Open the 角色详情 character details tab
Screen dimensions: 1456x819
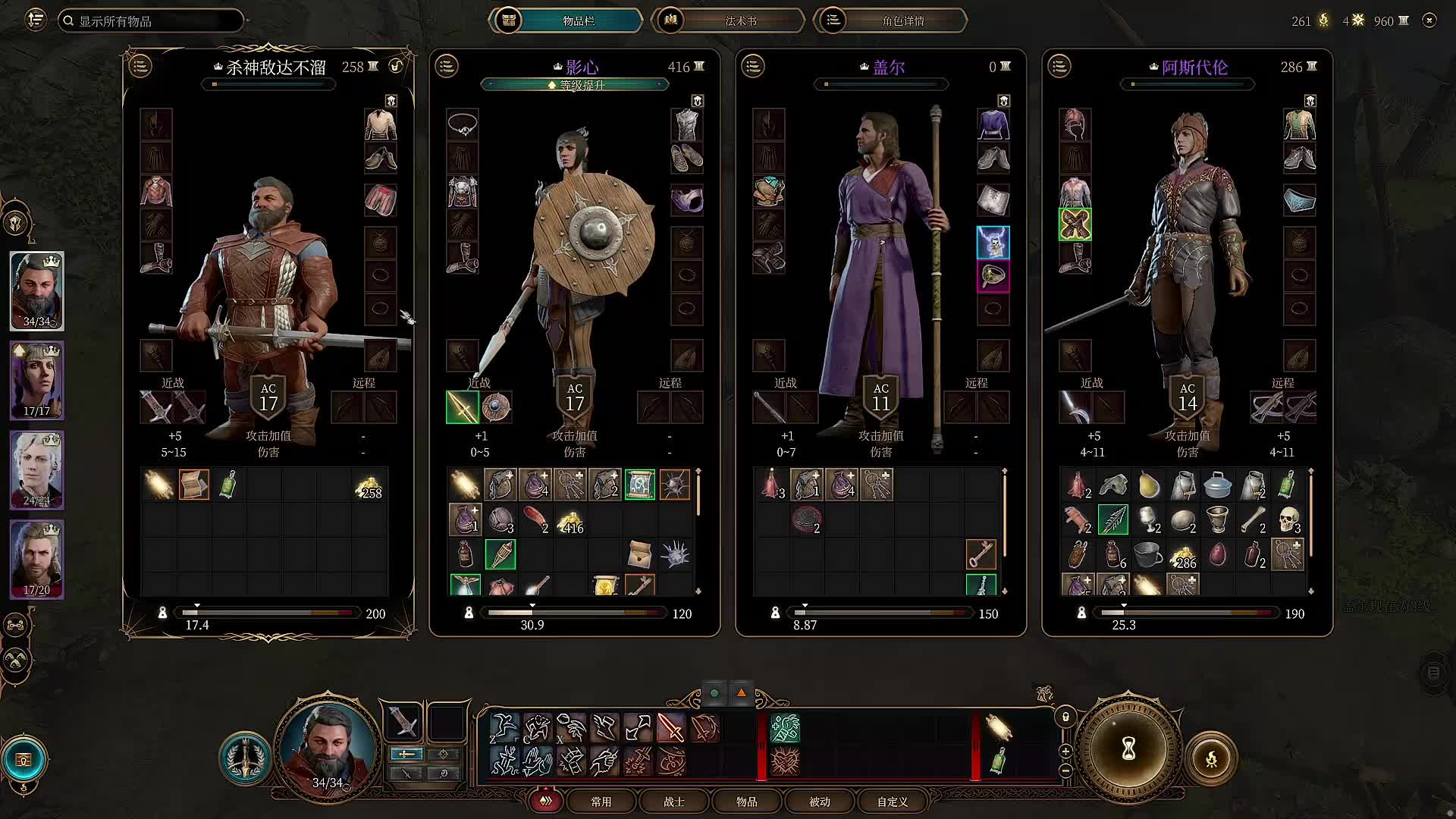[890, 20]
